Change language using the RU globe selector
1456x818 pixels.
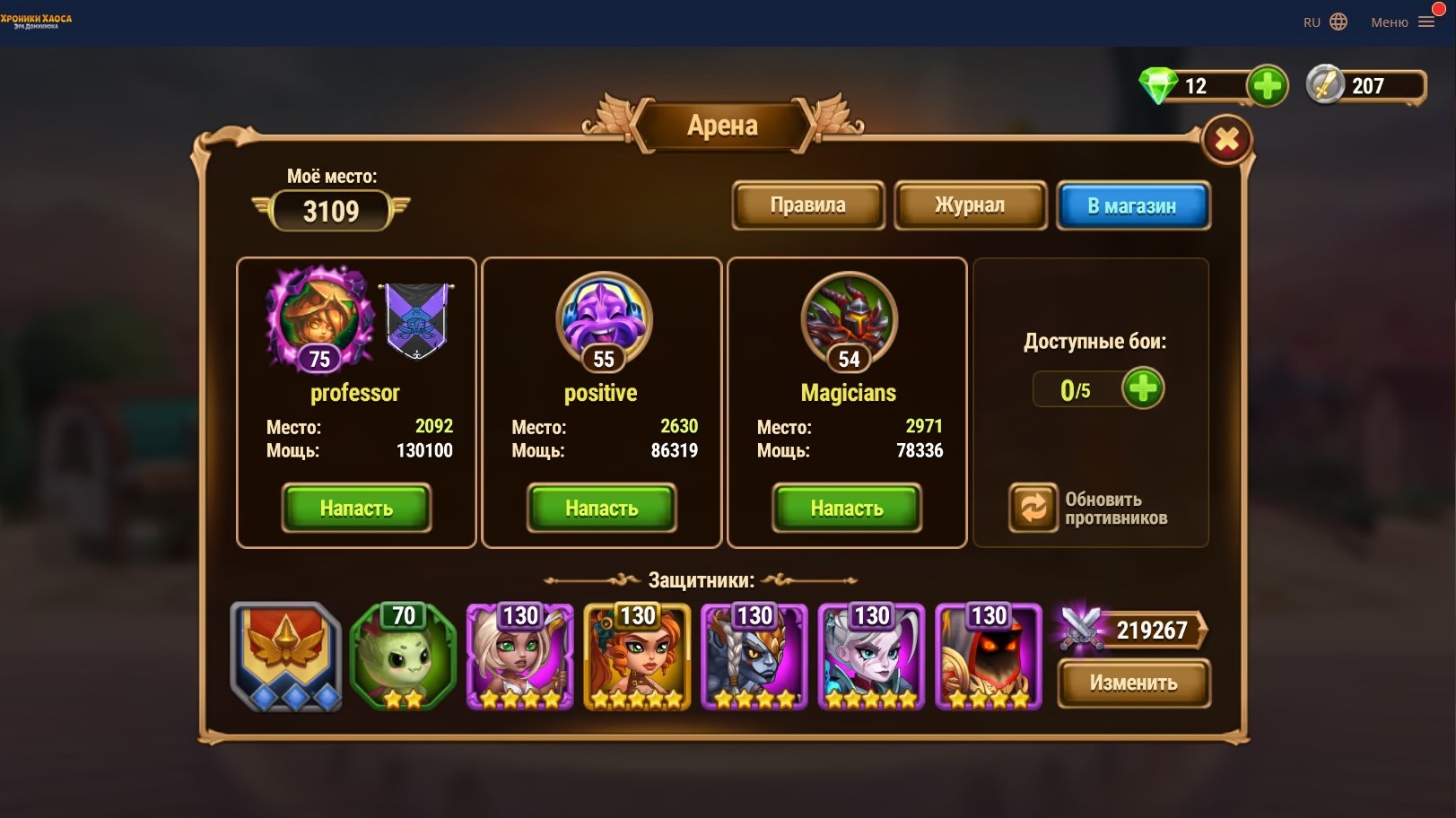coord(1325,22)
